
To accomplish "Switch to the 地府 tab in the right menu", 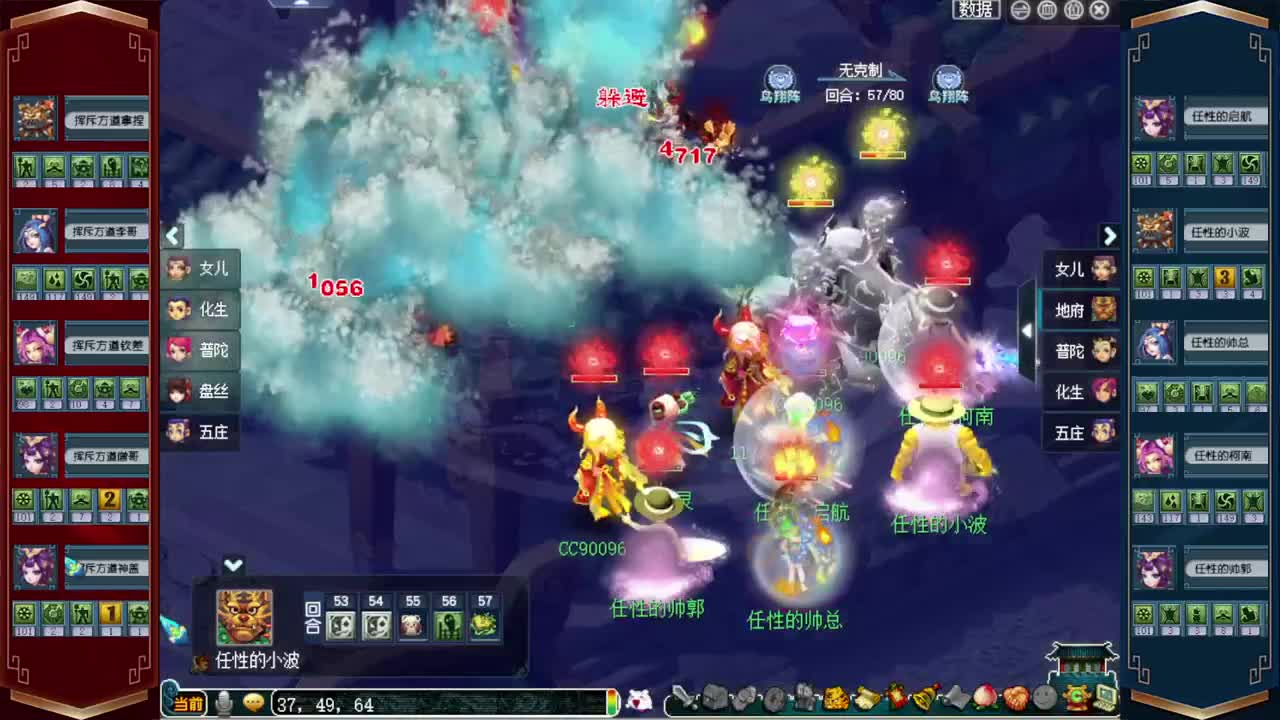I will (x=1072, y=311).
